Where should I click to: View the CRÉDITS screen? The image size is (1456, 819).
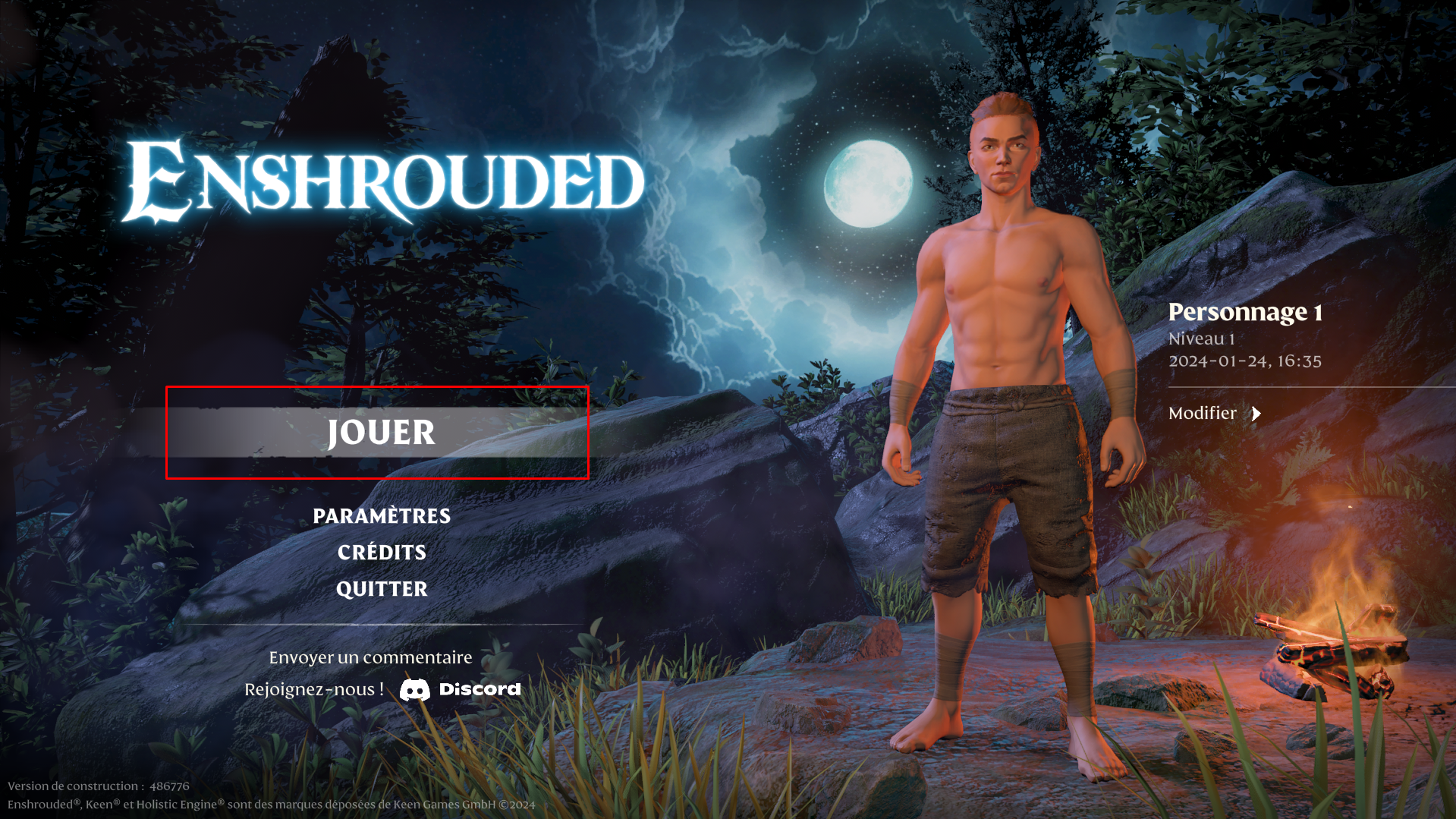(382, 553)
